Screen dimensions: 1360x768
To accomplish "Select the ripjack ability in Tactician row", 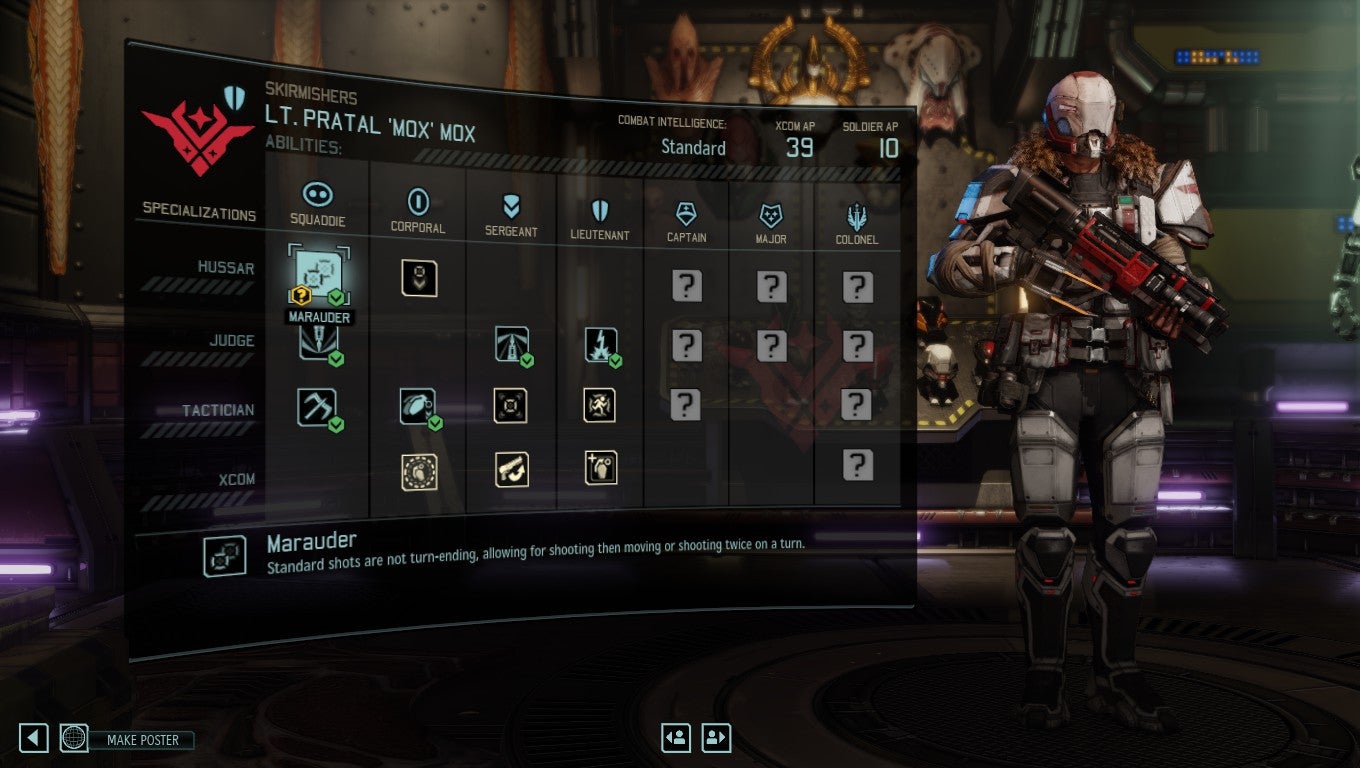I will 317,405.
